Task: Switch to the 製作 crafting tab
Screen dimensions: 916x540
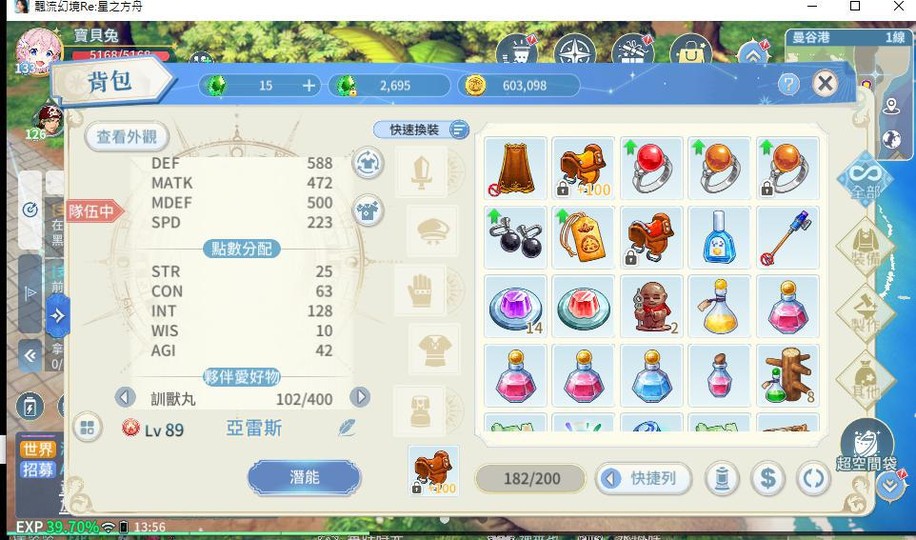Action: coord(864,311)
